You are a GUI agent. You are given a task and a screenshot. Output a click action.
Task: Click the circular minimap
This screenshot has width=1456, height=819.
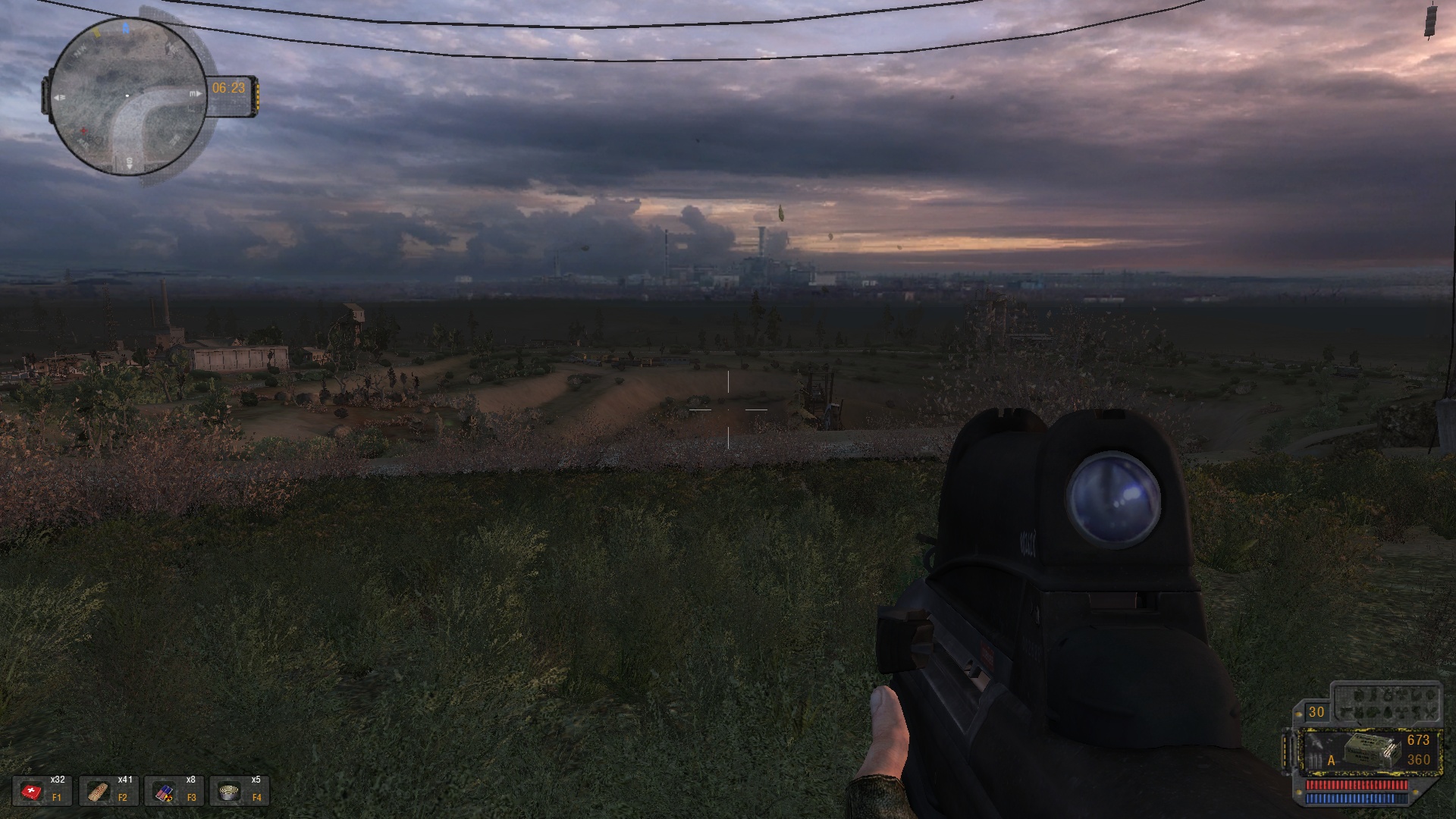(x=127, y=96)
